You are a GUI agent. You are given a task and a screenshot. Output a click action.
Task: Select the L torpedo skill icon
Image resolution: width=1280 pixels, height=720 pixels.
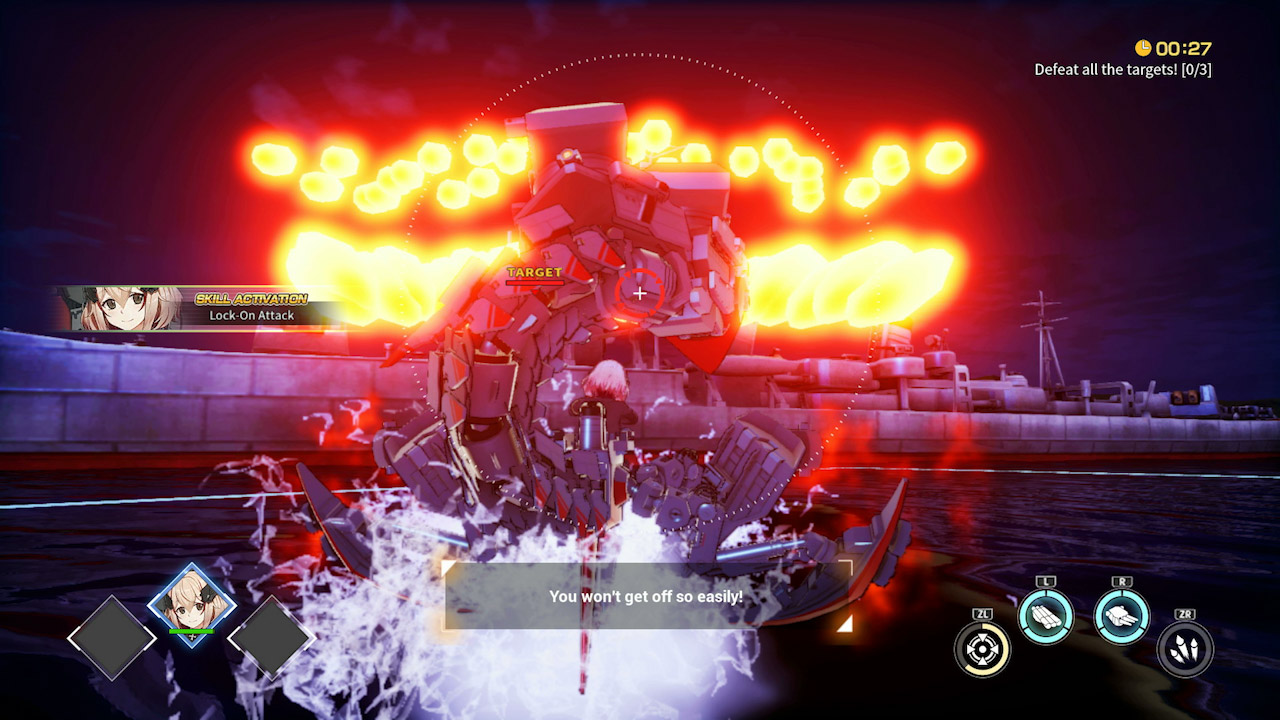[x=1046, y=615]
